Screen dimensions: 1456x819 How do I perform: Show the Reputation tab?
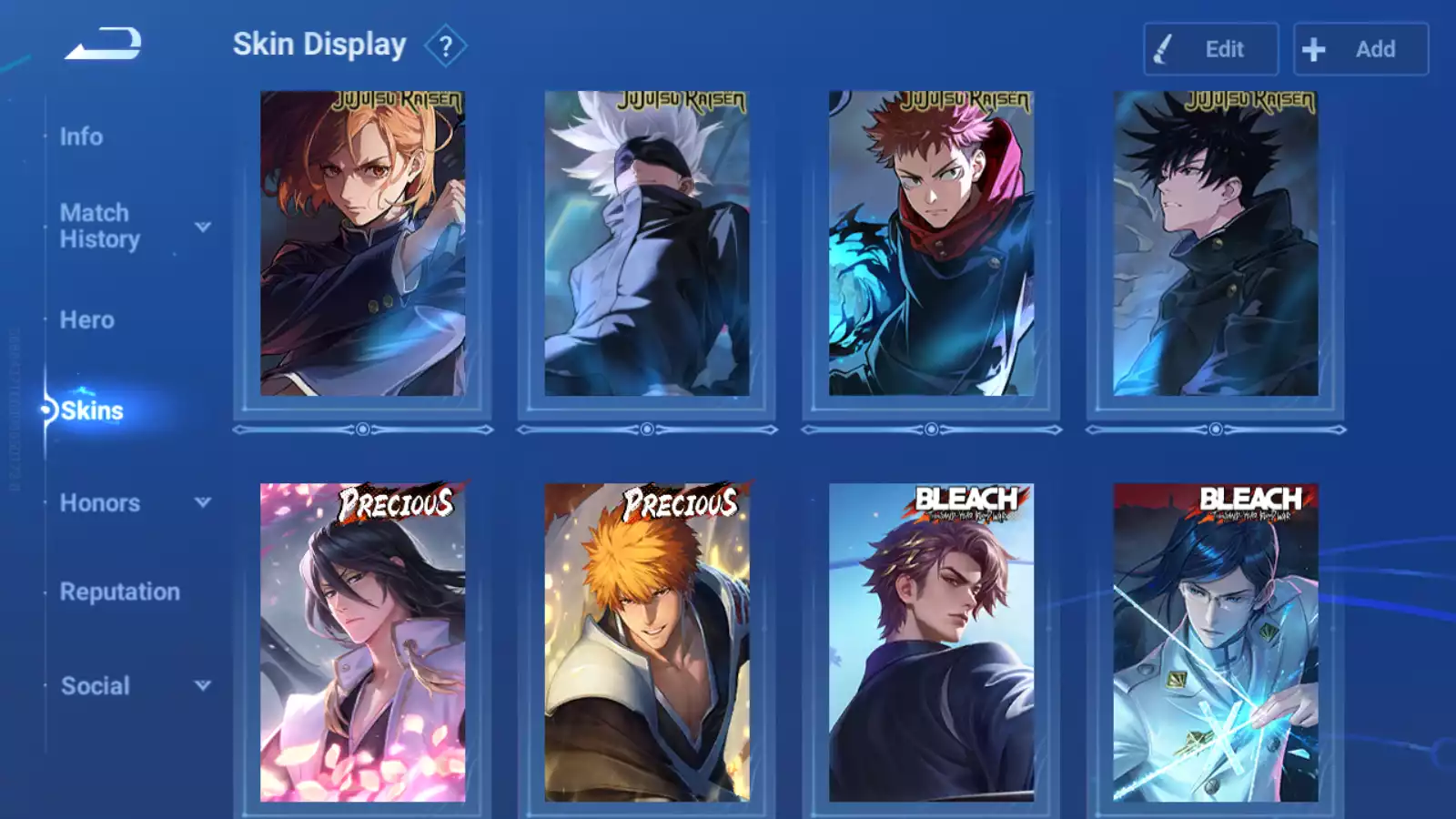(x=120, y=591)
